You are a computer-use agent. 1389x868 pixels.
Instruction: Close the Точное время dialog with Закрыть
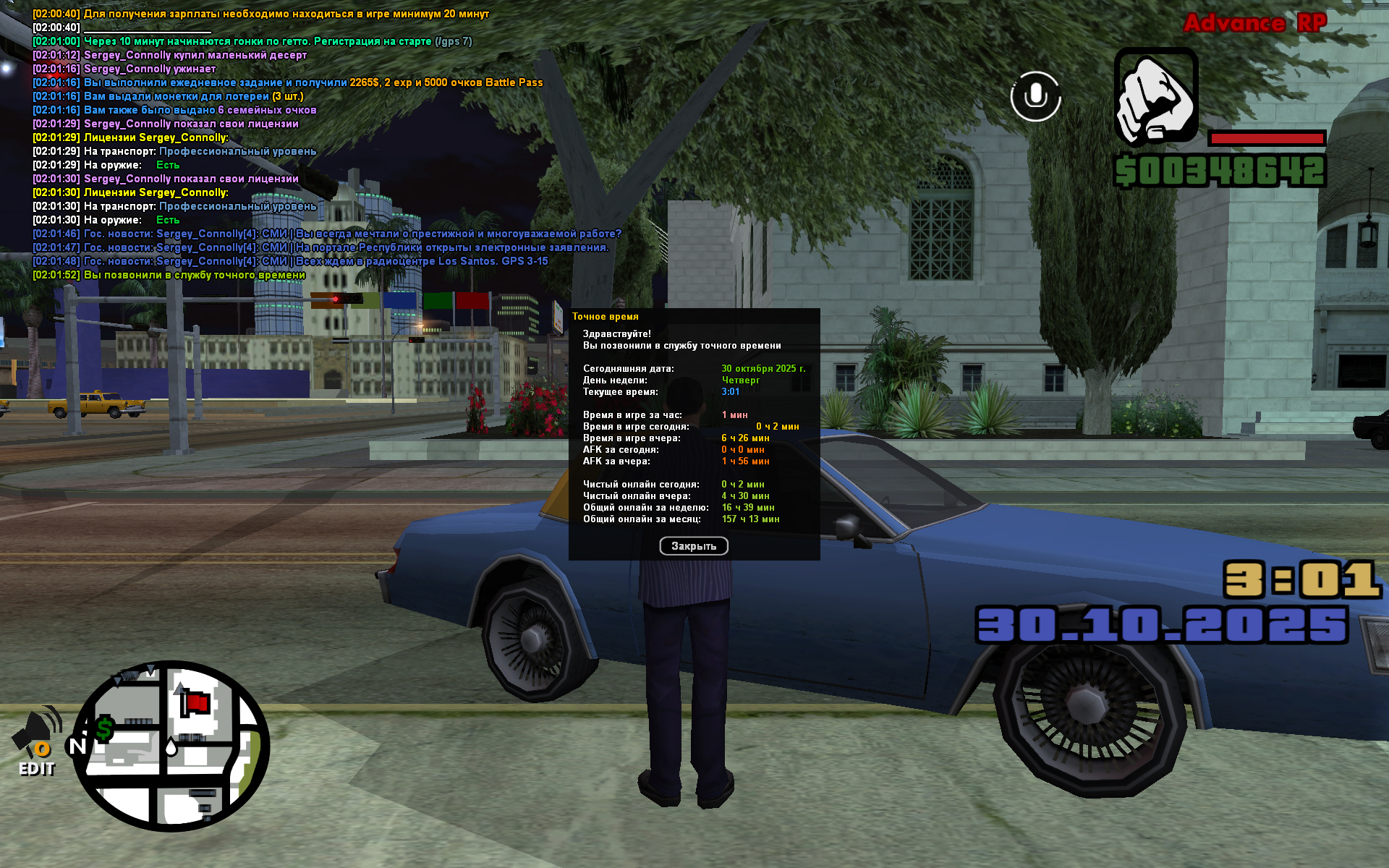tap(693, 546)
